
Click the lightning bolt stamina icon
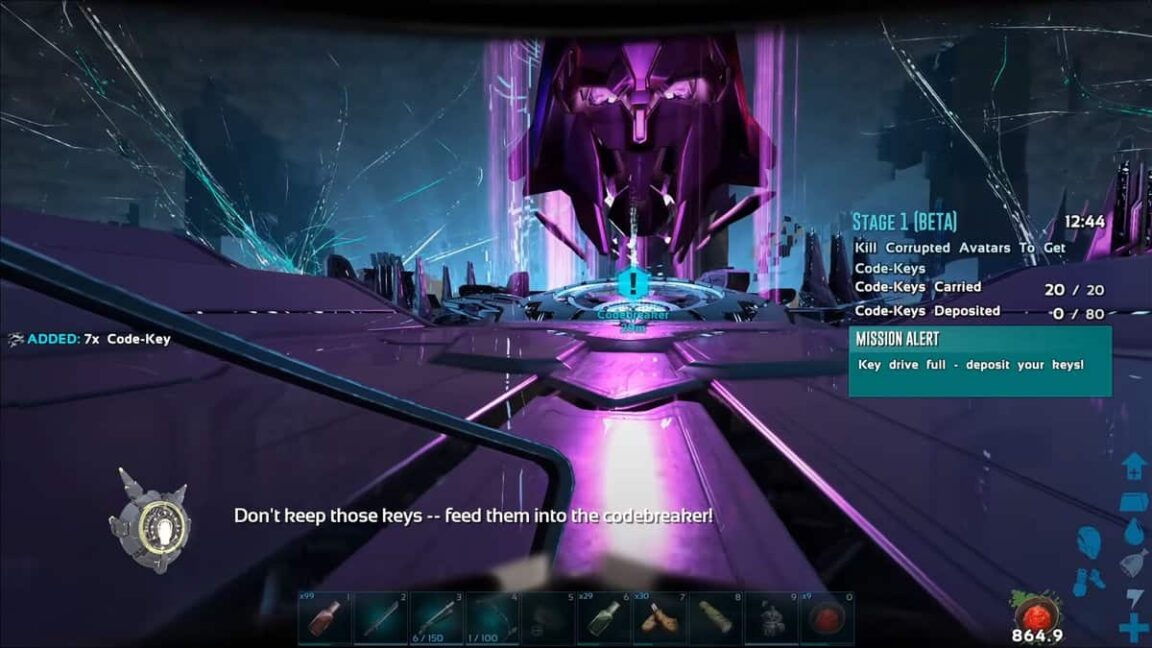pos(1133,598)
